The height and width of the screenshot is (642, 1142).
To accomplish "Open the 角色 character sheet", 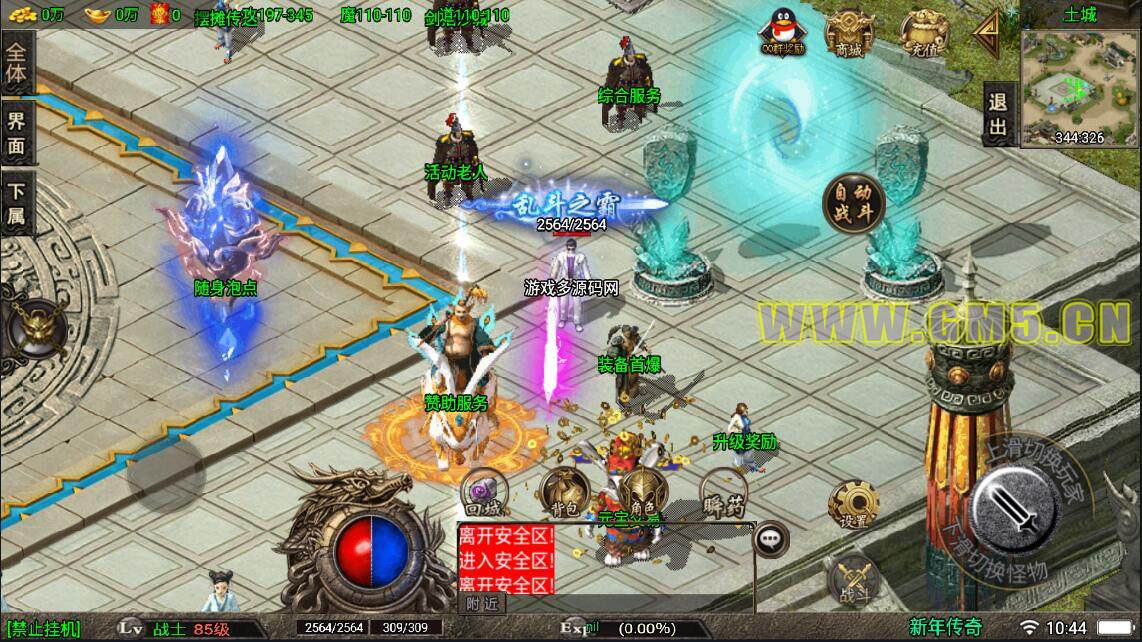I will (x=641, y=493).
